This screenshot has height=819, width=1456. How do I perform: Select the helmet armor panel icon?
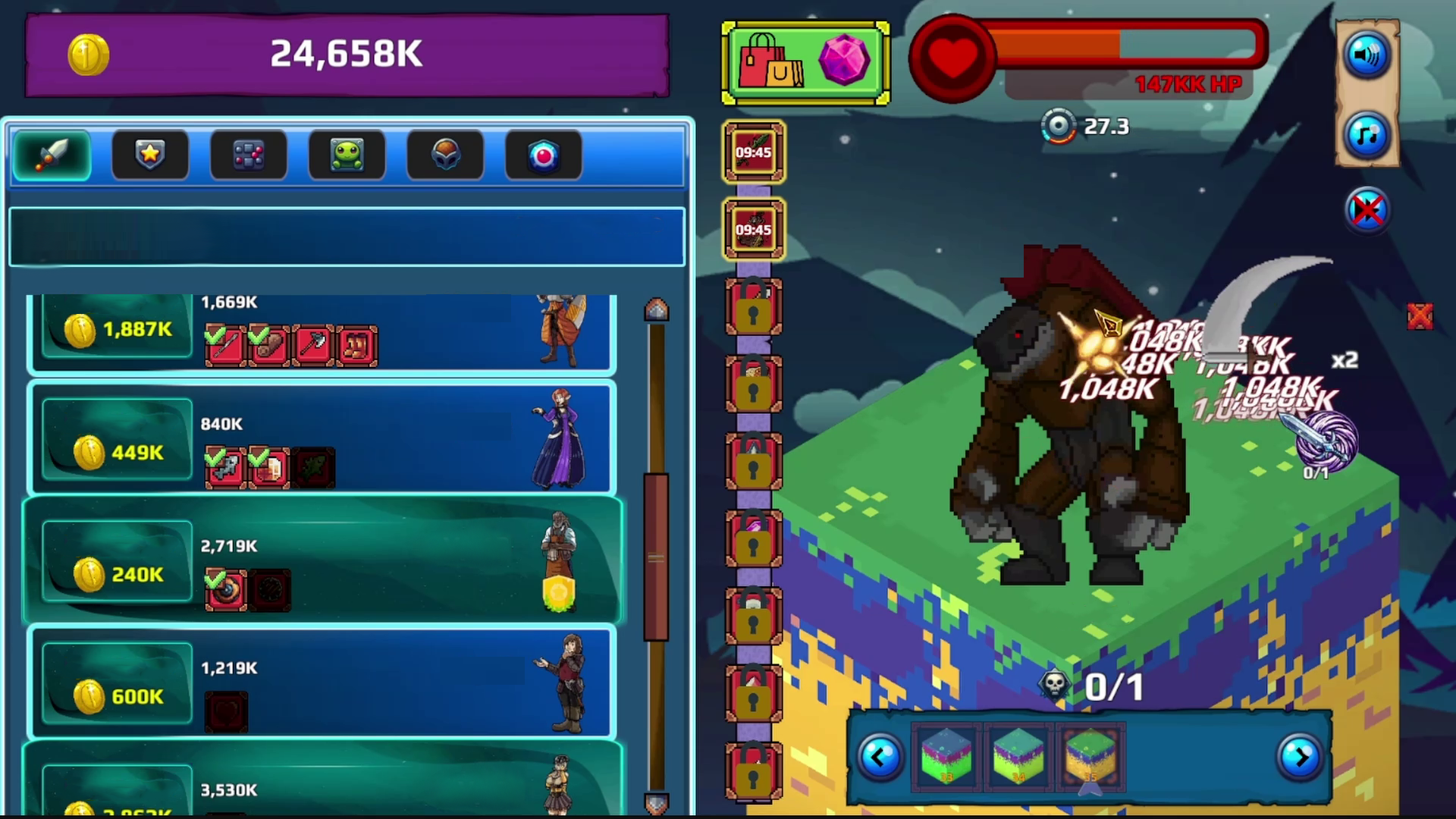click(x=445, y=154)
